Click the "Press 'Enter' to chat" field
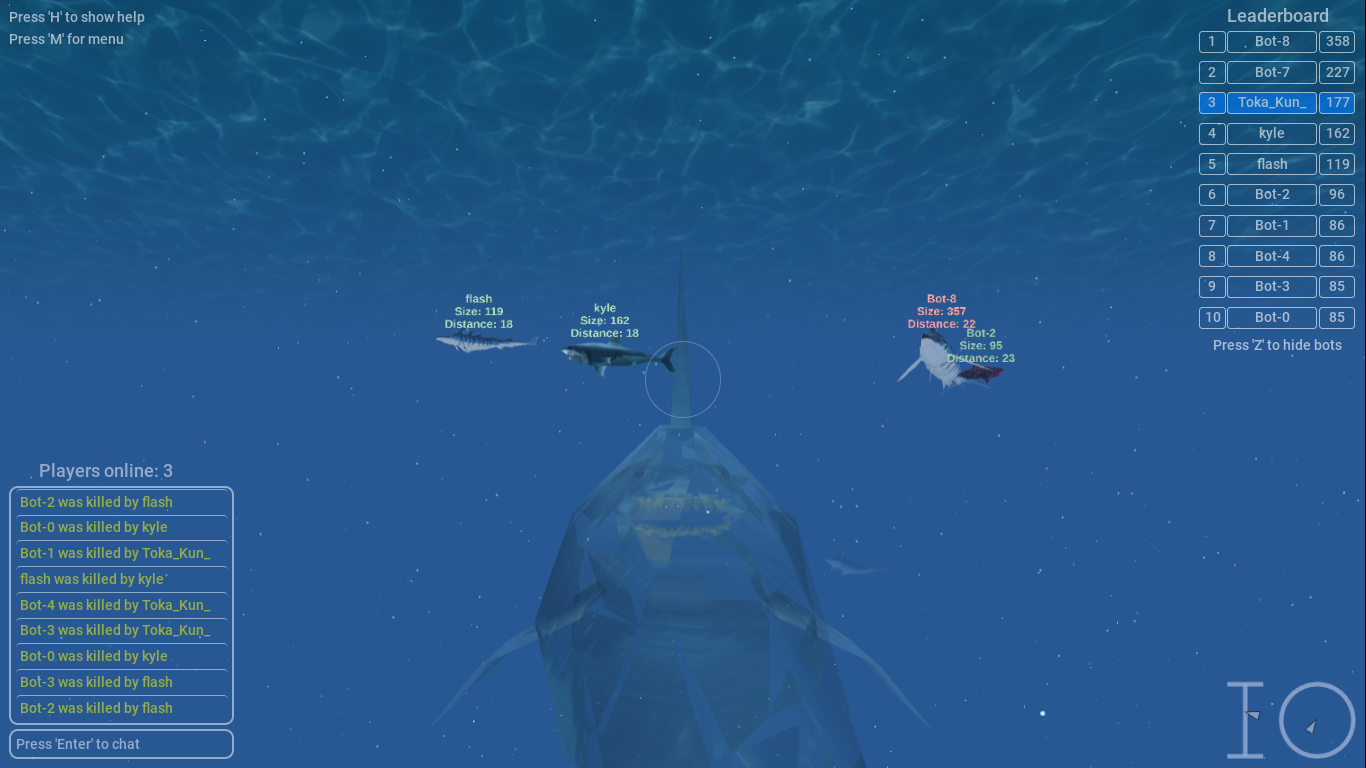1366x768 pixels. [121, 743]
